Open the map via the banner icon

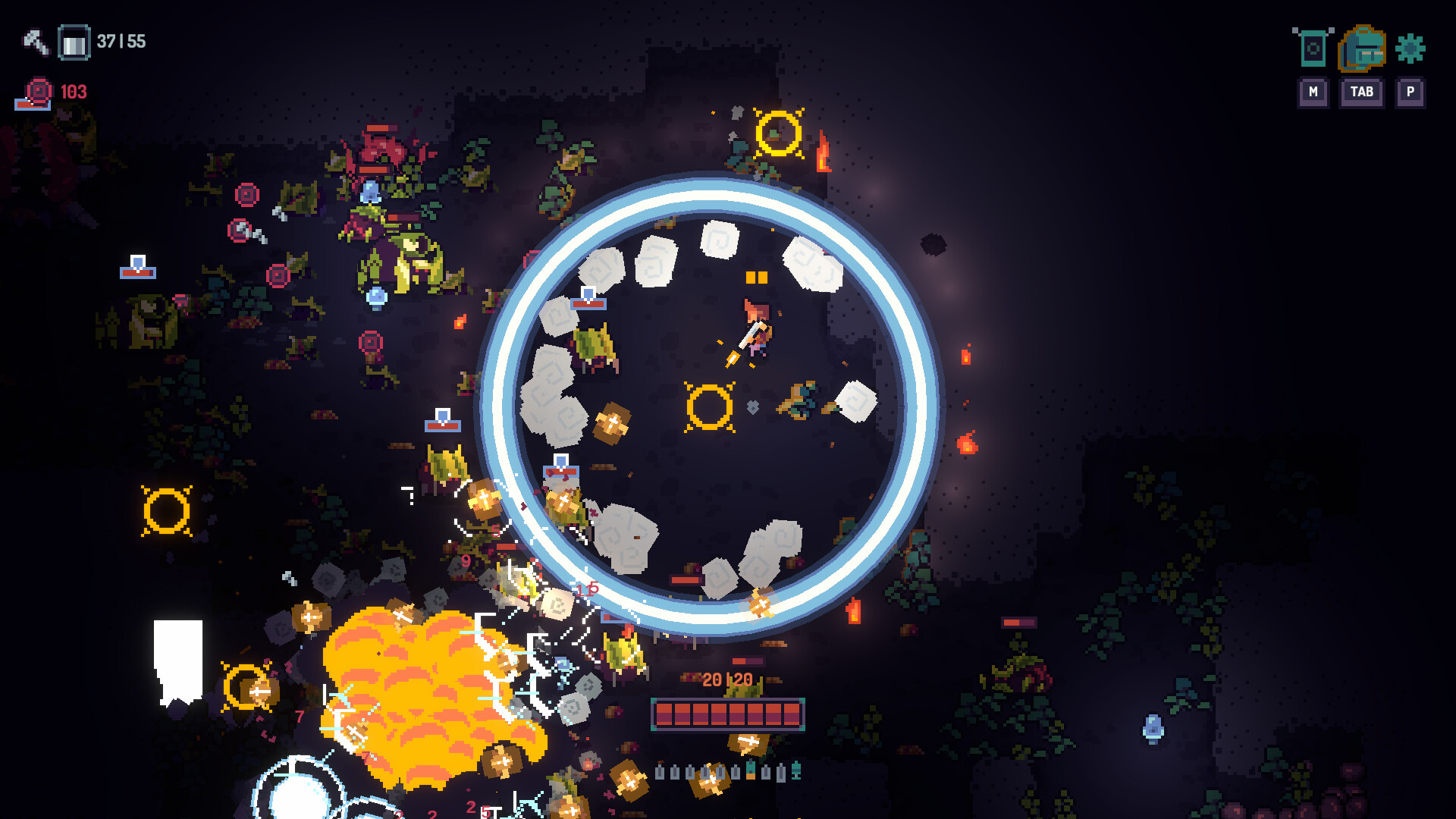point(1313,48)
